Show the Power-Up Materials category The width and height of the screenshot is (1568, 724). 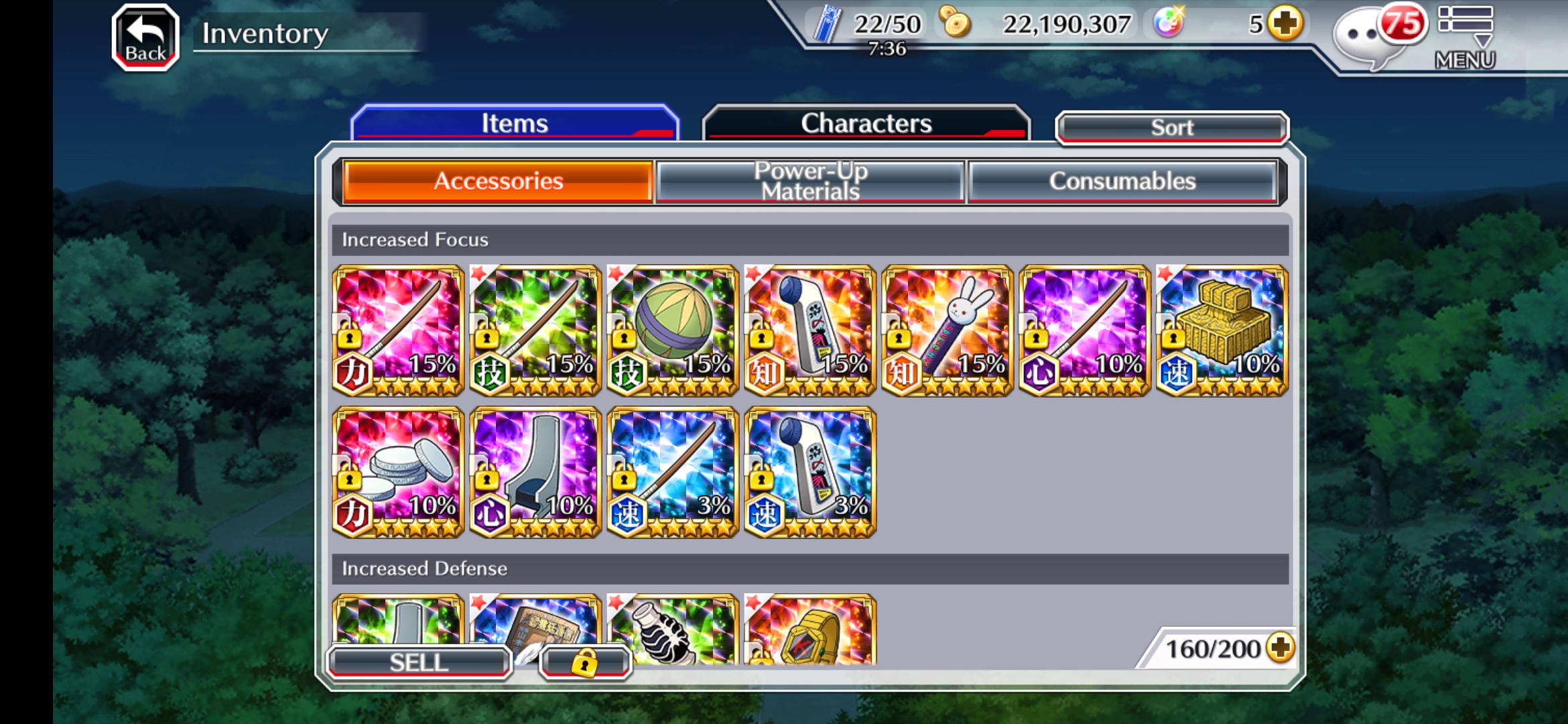(x=810, y=181)
